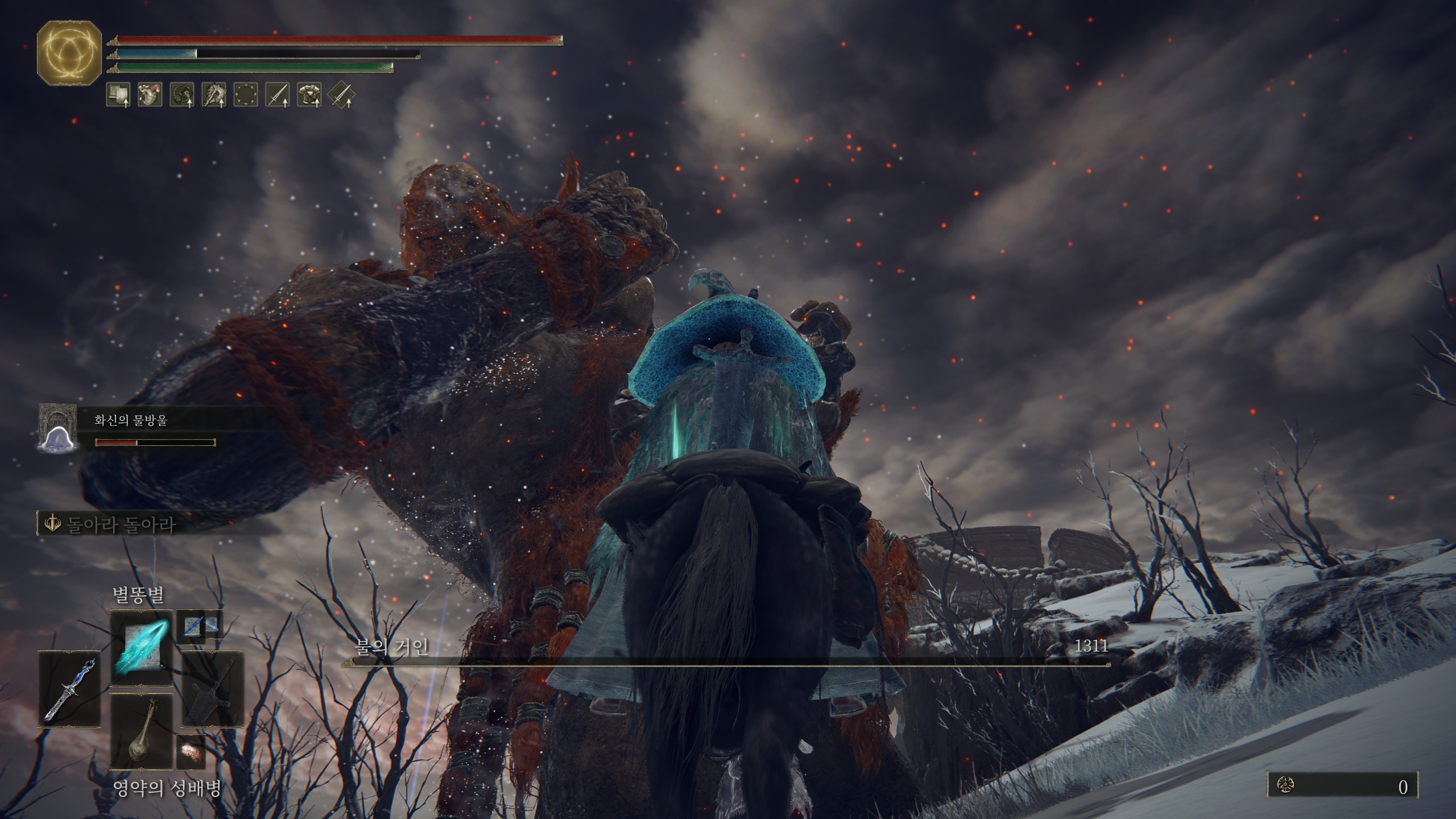Click the golden ring buff icon

click(x=246, y=94)
